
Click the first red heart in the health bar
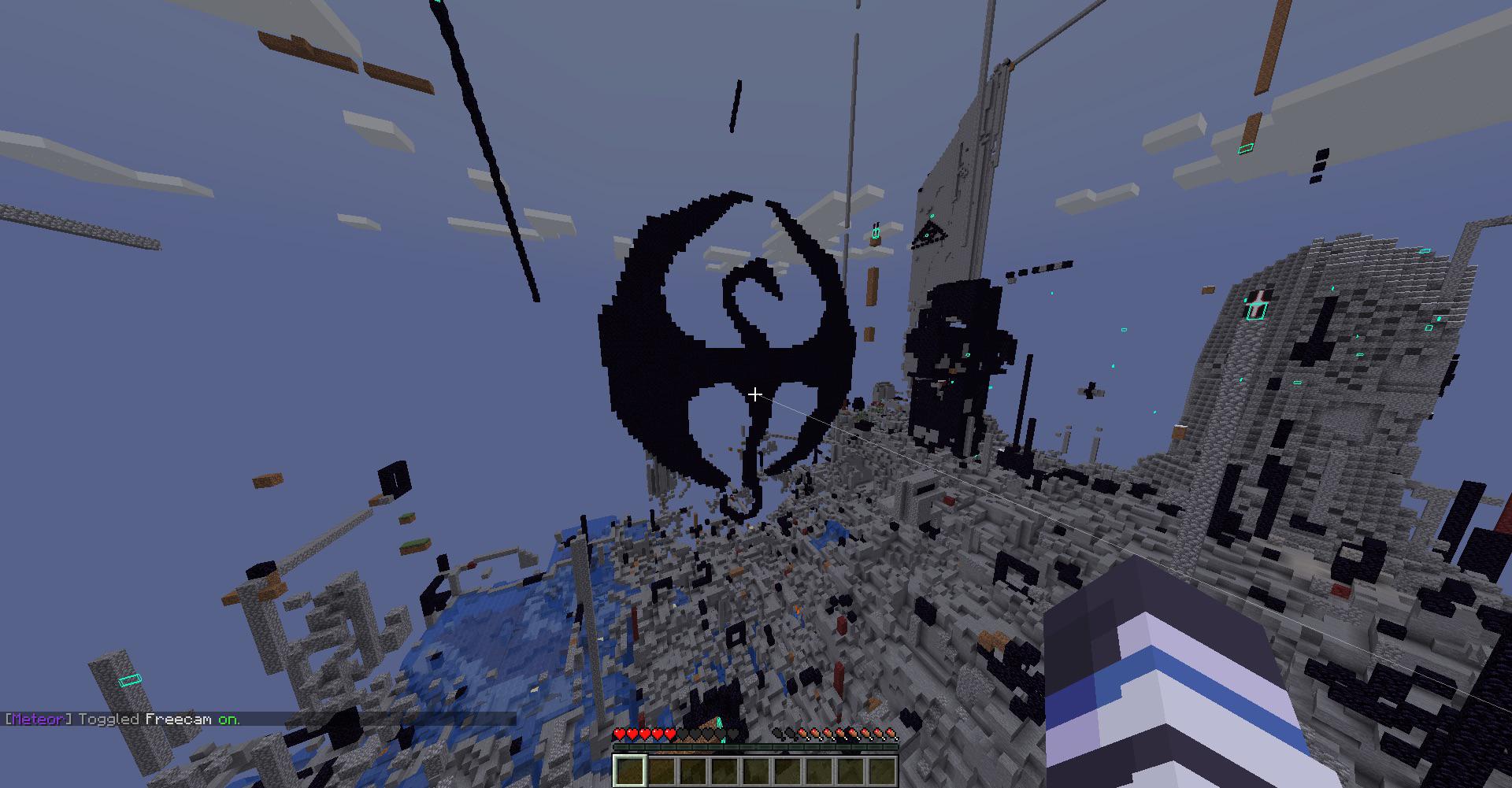618,733
